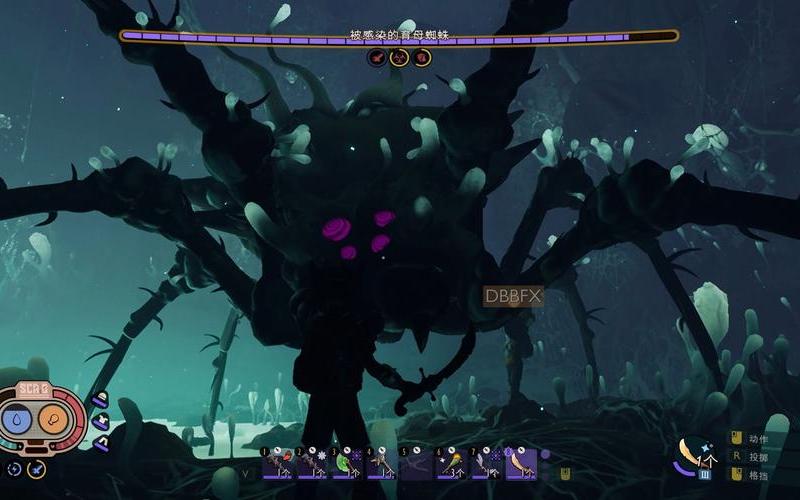Click the blue sword buff icon
Viewport: 800px width, 500px height.
coord(36,468)
